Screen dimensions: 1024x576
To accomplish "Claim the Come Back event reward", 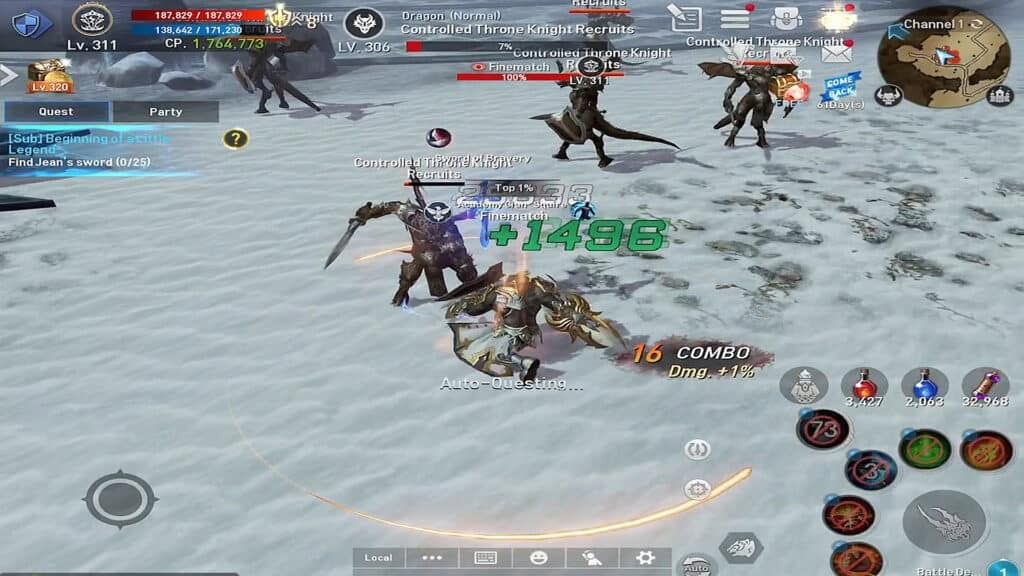I will 841,85.
